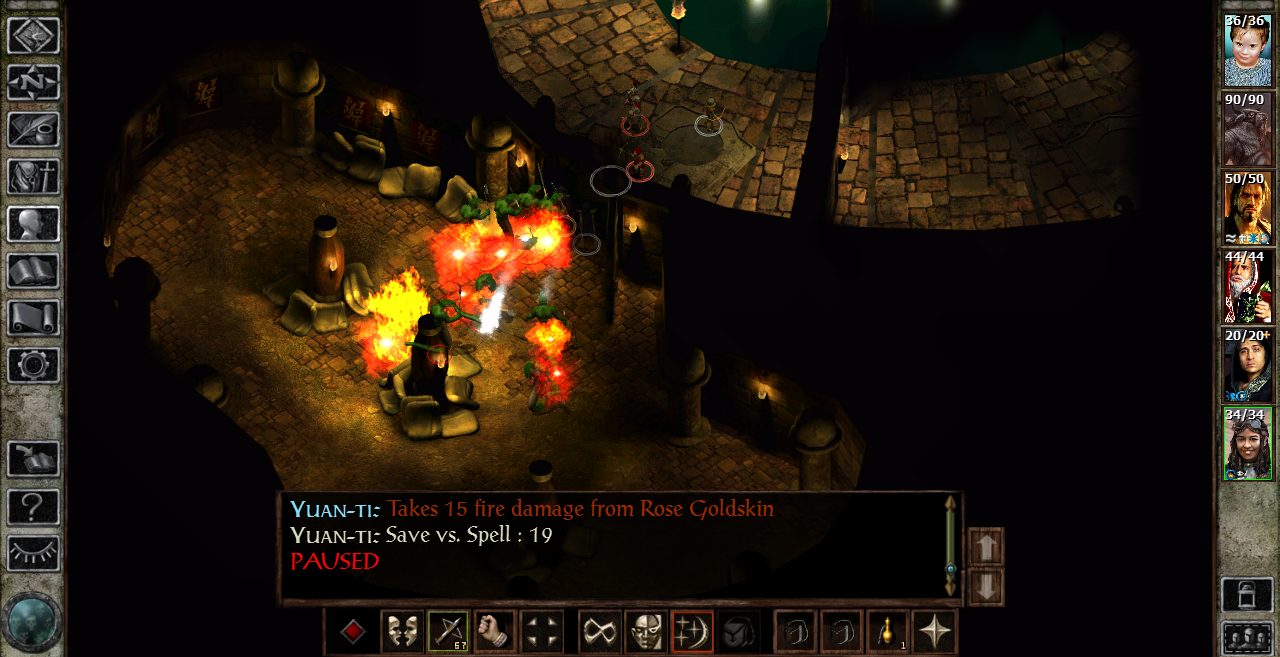Toggle the moon and stars ability button
The width and height of the screenshot is (1280, 657).
692,632
